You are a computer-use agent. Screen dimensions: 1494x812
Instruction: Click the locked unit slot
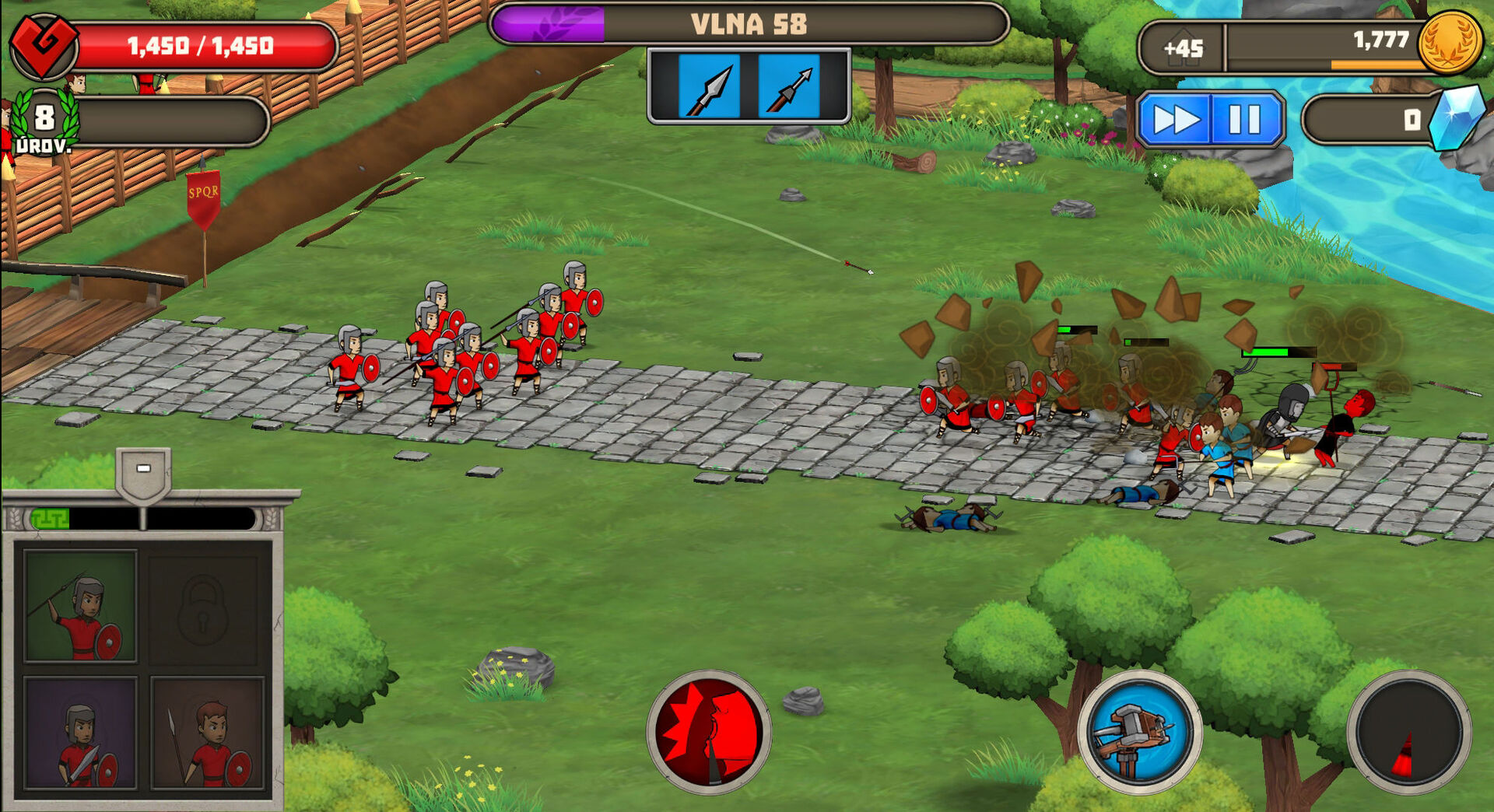point(203,607)
